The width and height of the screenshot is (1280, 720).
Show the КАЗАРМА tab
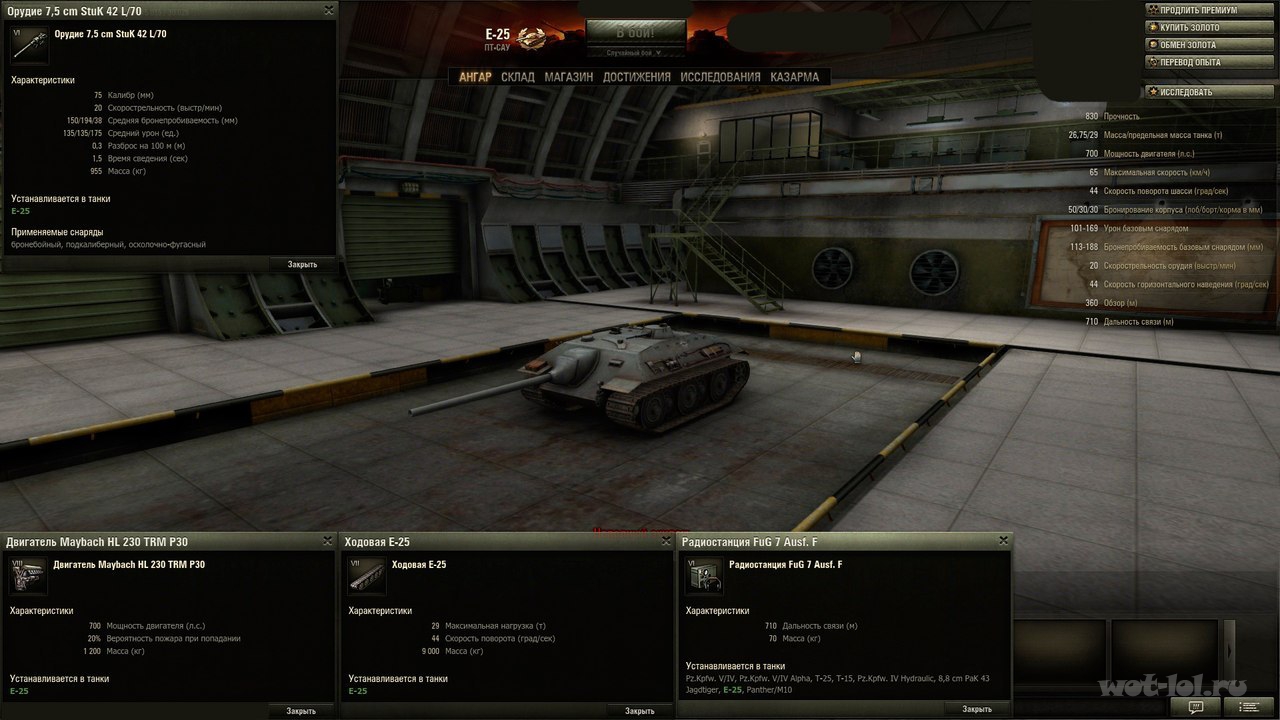[794, 77]
